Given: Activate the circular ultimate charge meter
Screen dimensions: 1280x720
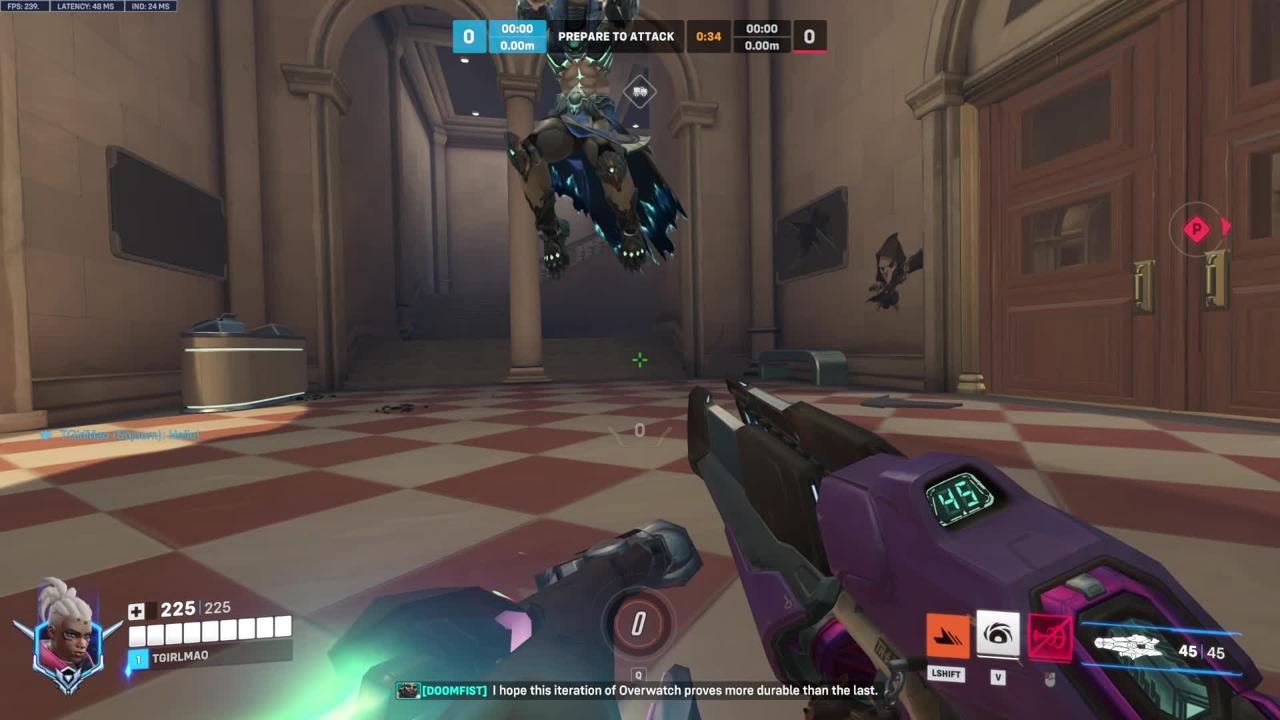Looking at the screenshot, I should 638,624.
